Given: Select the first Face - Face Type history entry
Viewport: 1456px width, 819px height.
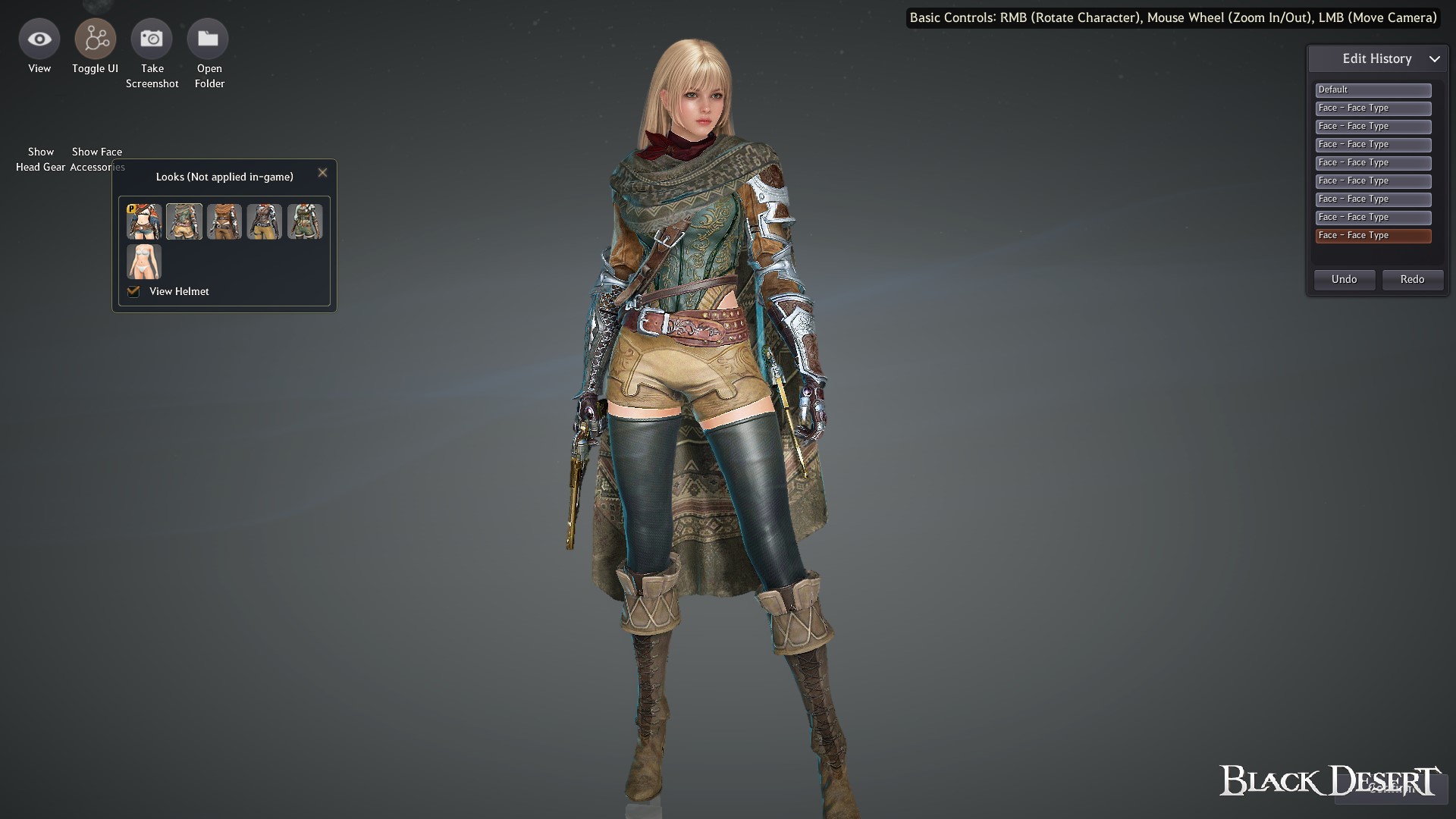Looking at the screenshot, I should point(1373,108).
